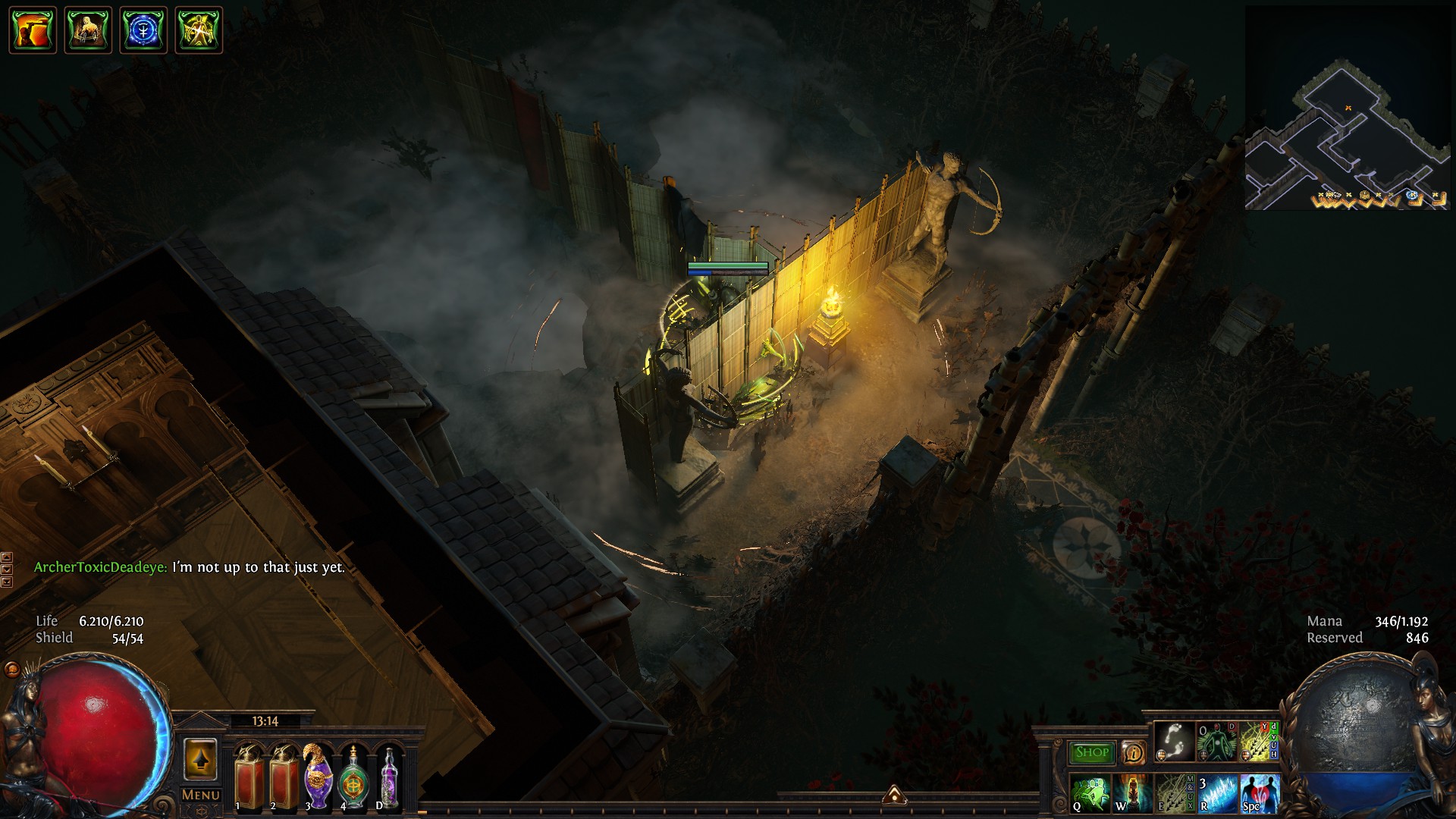Activate the green running figures Q skill
The width and height of the screenshot is (1456, 819).
(1090, 793)
